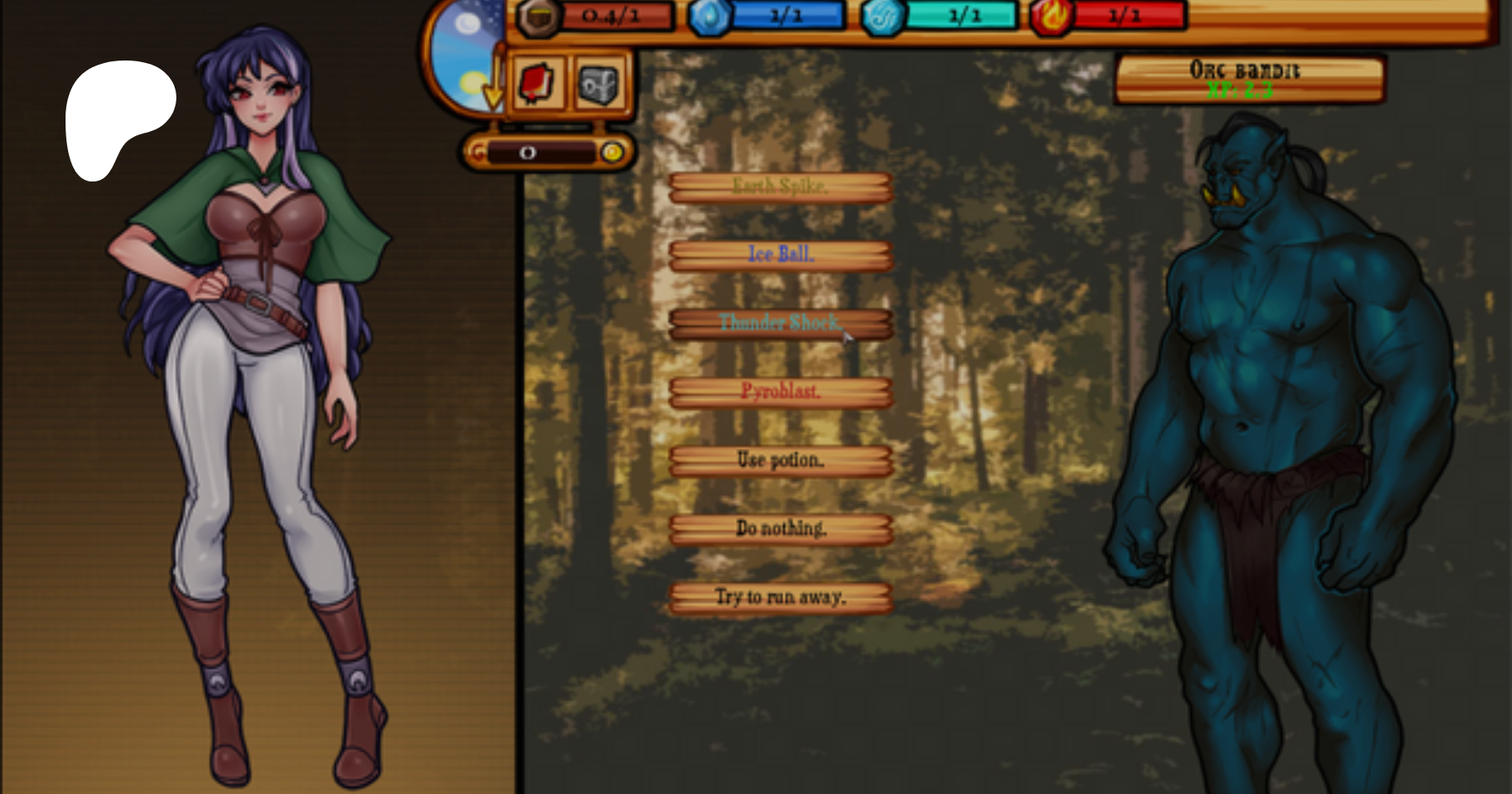1512x794 pixels.
Task: Choose Try to run away
Action: pyautogui.click(x=780, y=598)
